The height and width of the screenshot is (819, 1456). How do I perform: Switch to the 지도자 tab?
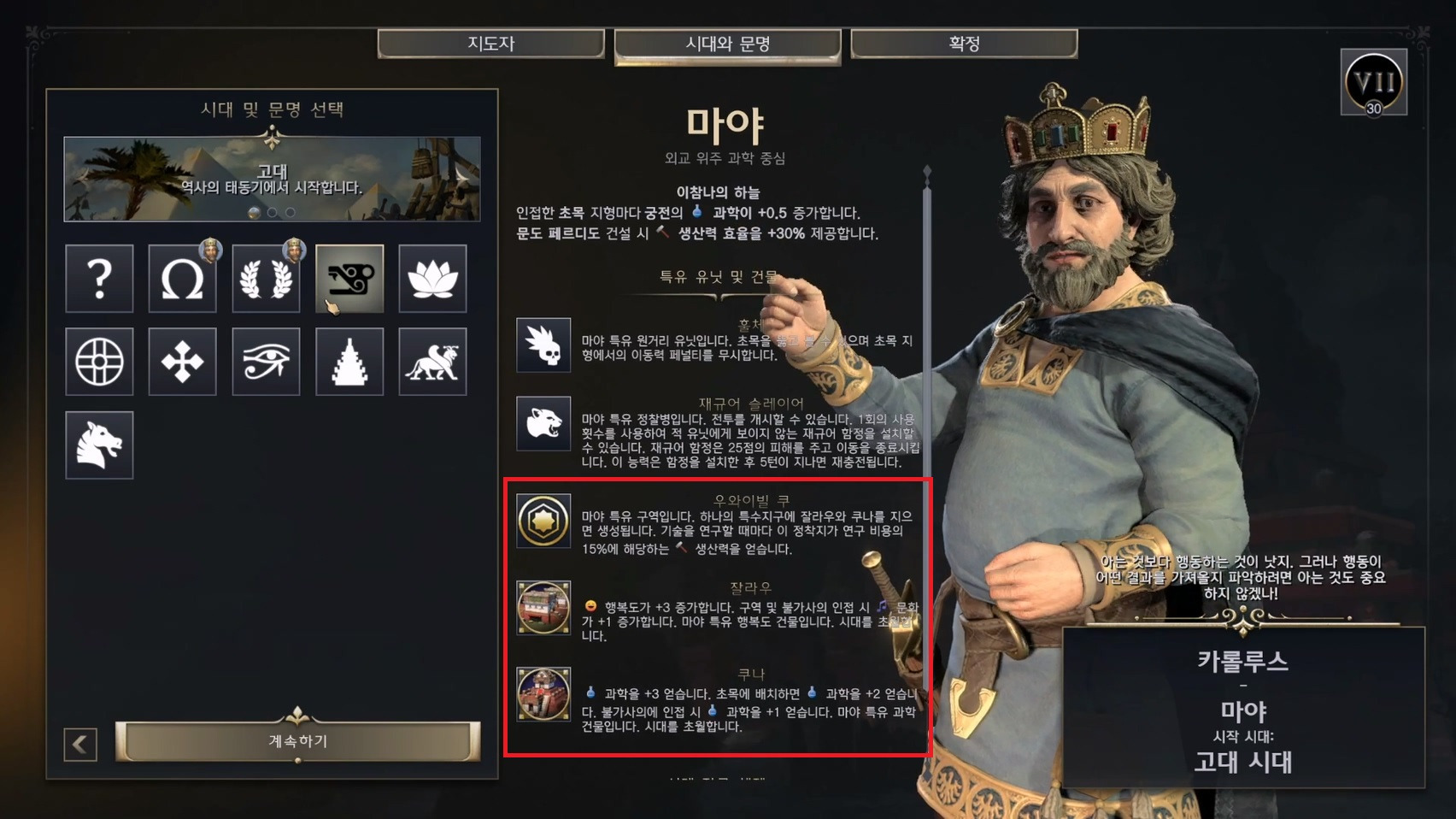(490, 44)
